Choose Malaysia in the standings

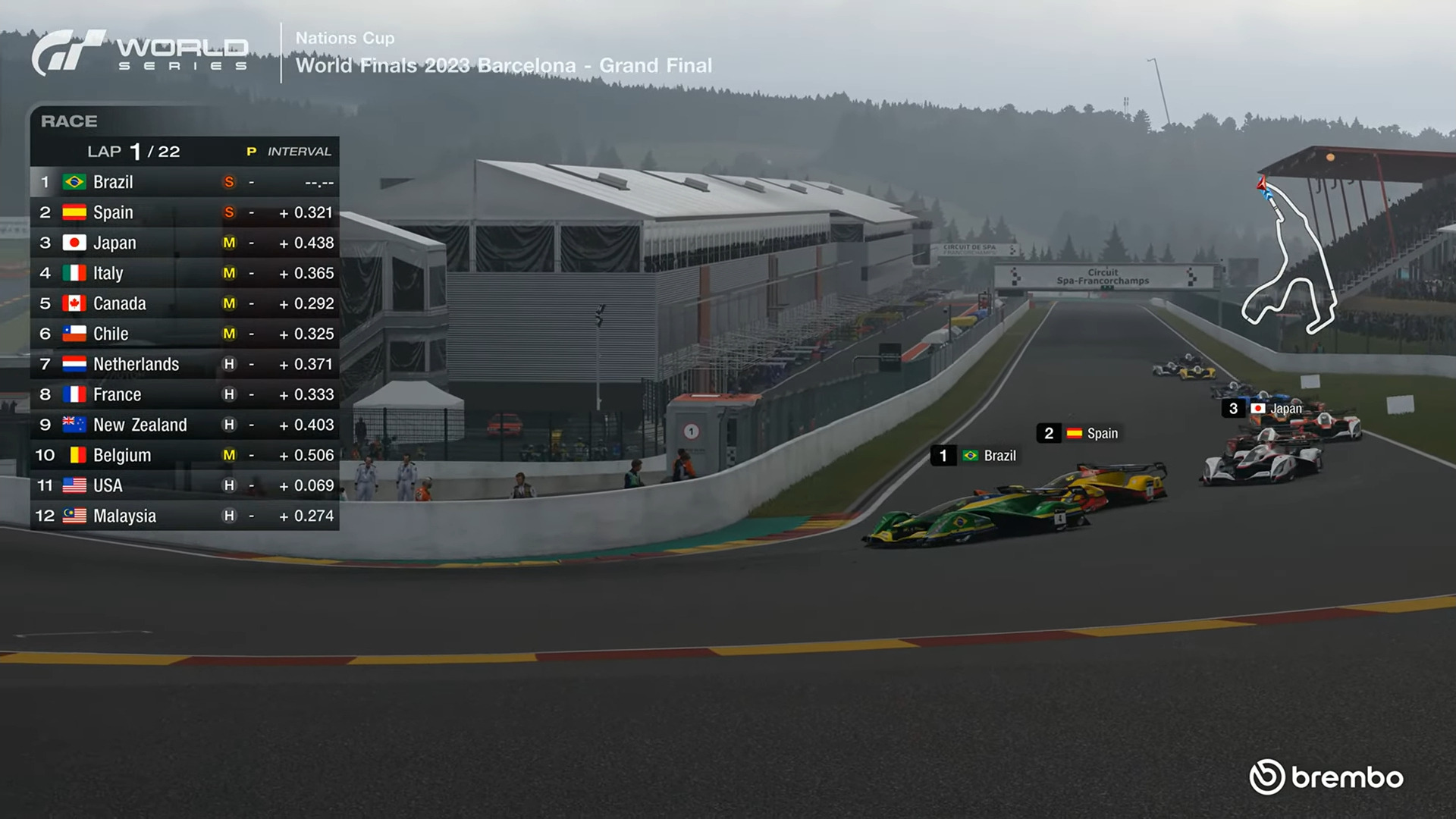tap(184, 516)
